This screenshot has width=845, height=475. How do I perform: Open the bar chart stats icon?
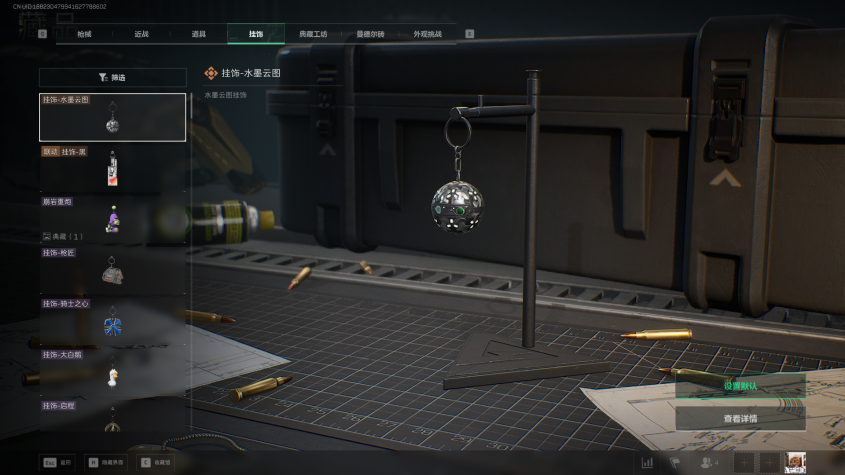(x=647, y=463)
